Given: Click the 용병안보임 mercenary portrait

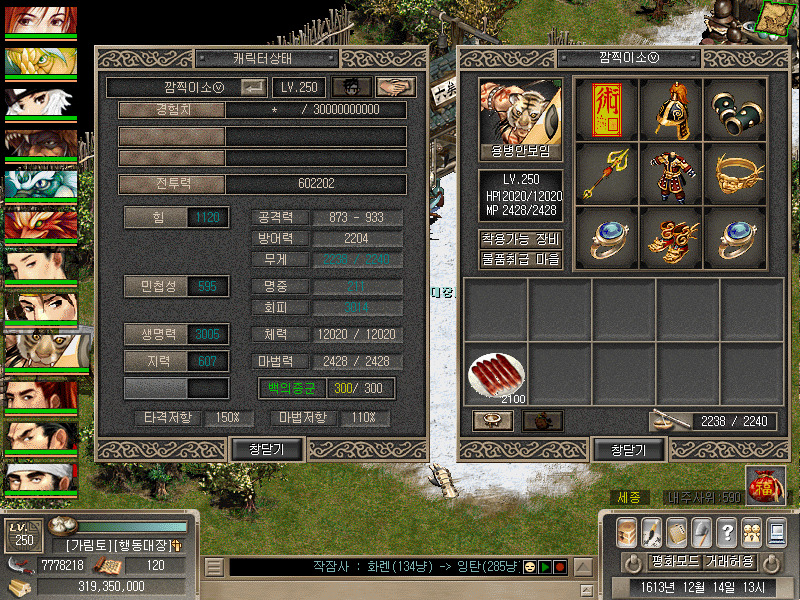Looking at the screenshot, I should (x=520, y=120).
